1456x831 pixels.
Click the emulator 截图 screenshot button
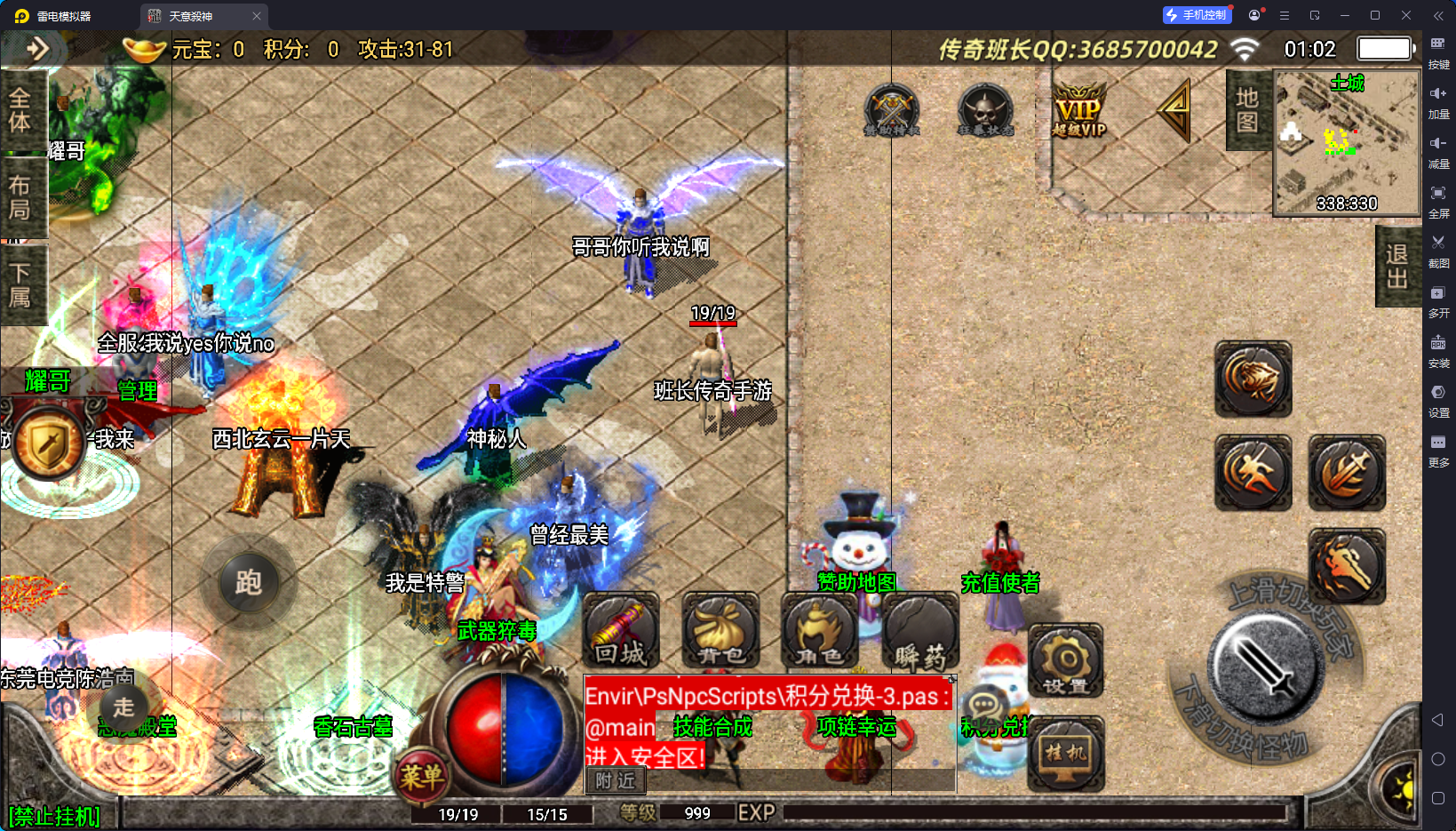[x=1438, y=249]
